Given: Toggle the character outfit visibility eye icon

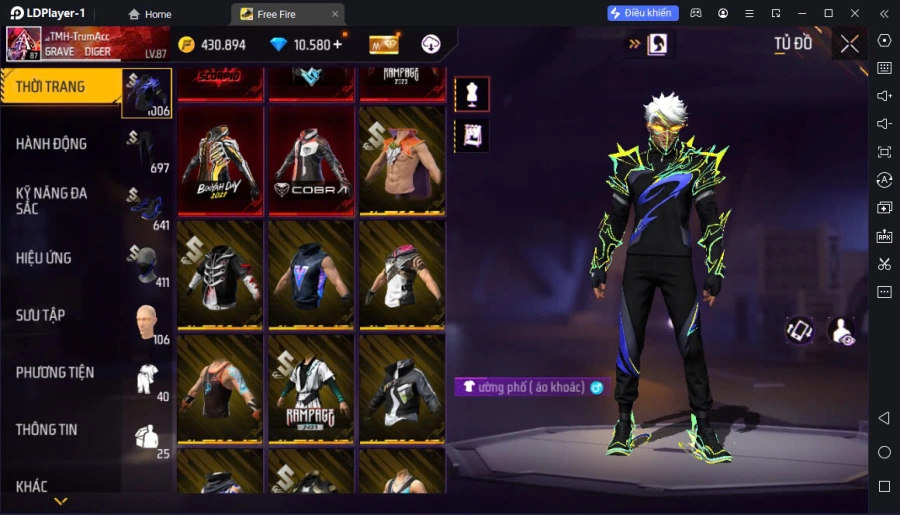Looking at the screenshot, I should pyautogui.click(x=842, y=331).
